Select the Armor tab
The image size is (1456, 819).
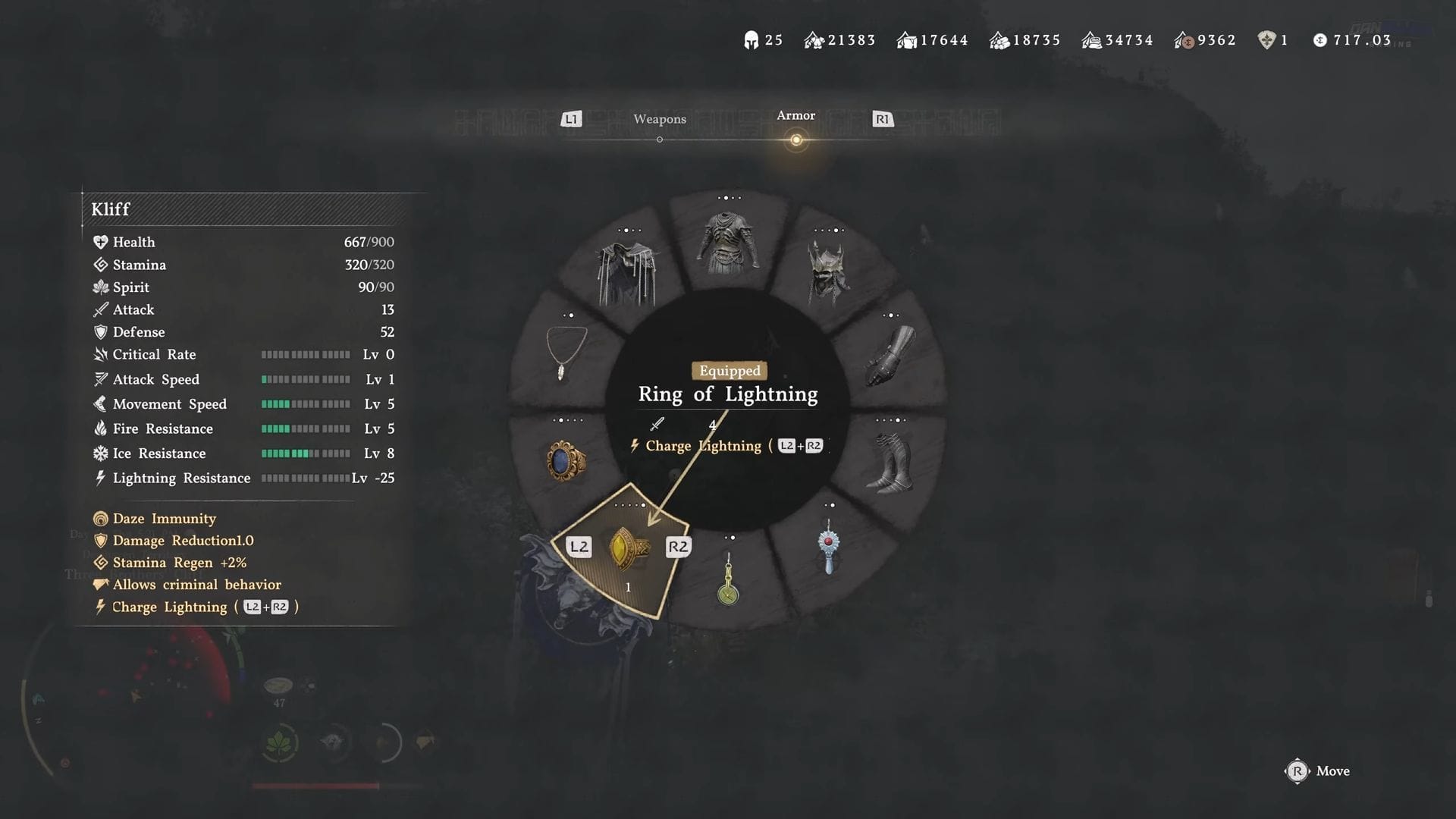(795, 116)
